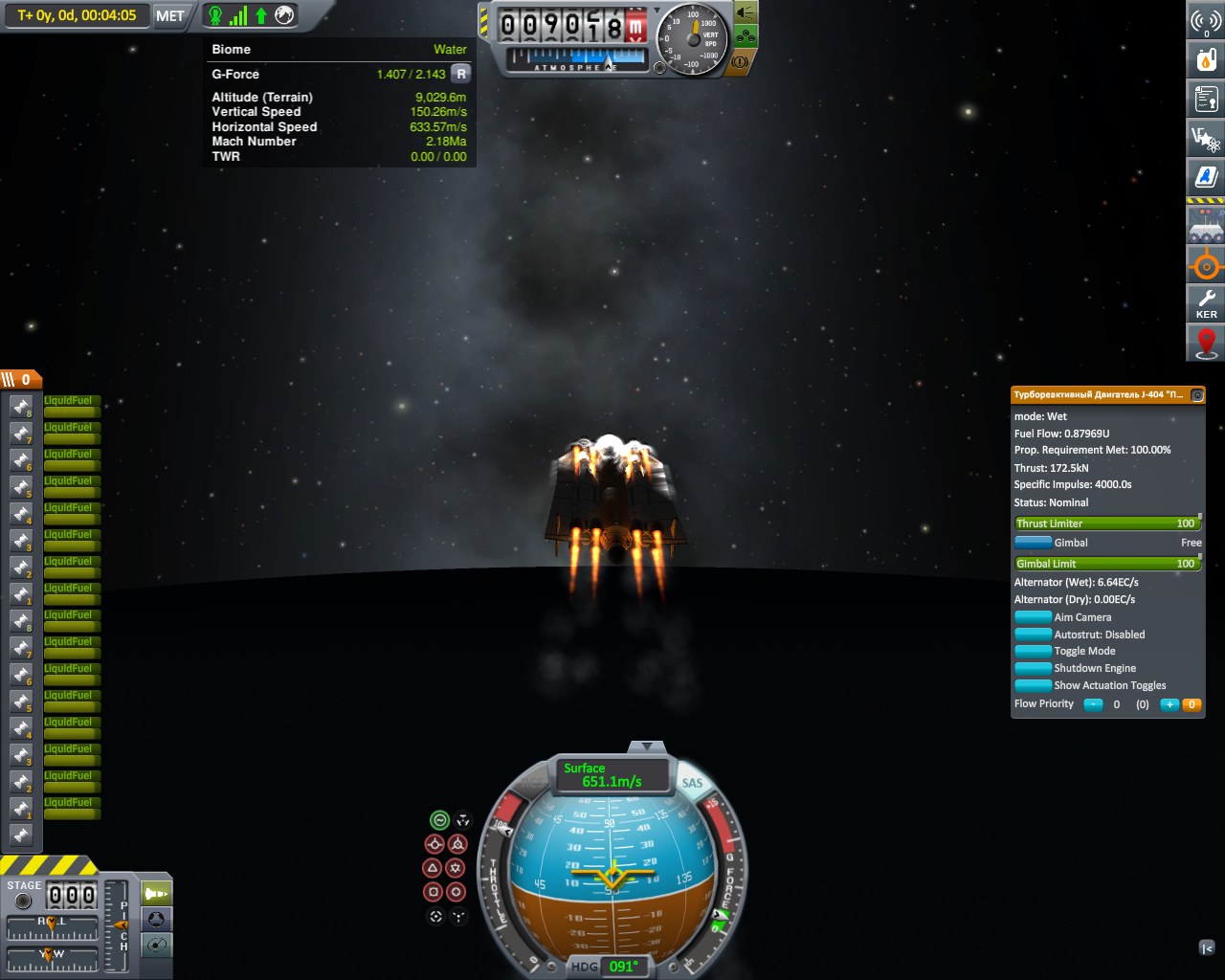
Task: Select Aim Camera in the engine panel
Action: (1034, 617)
